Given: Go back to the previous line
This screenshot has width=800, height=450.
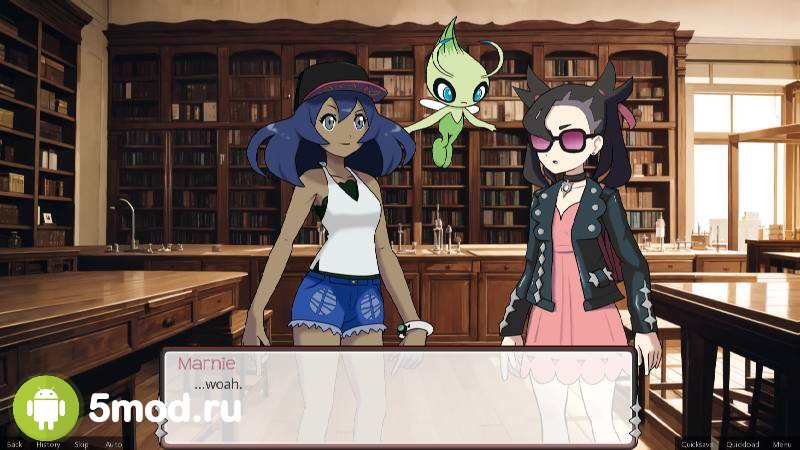Looking at the screenshot, I should point(14,444).
